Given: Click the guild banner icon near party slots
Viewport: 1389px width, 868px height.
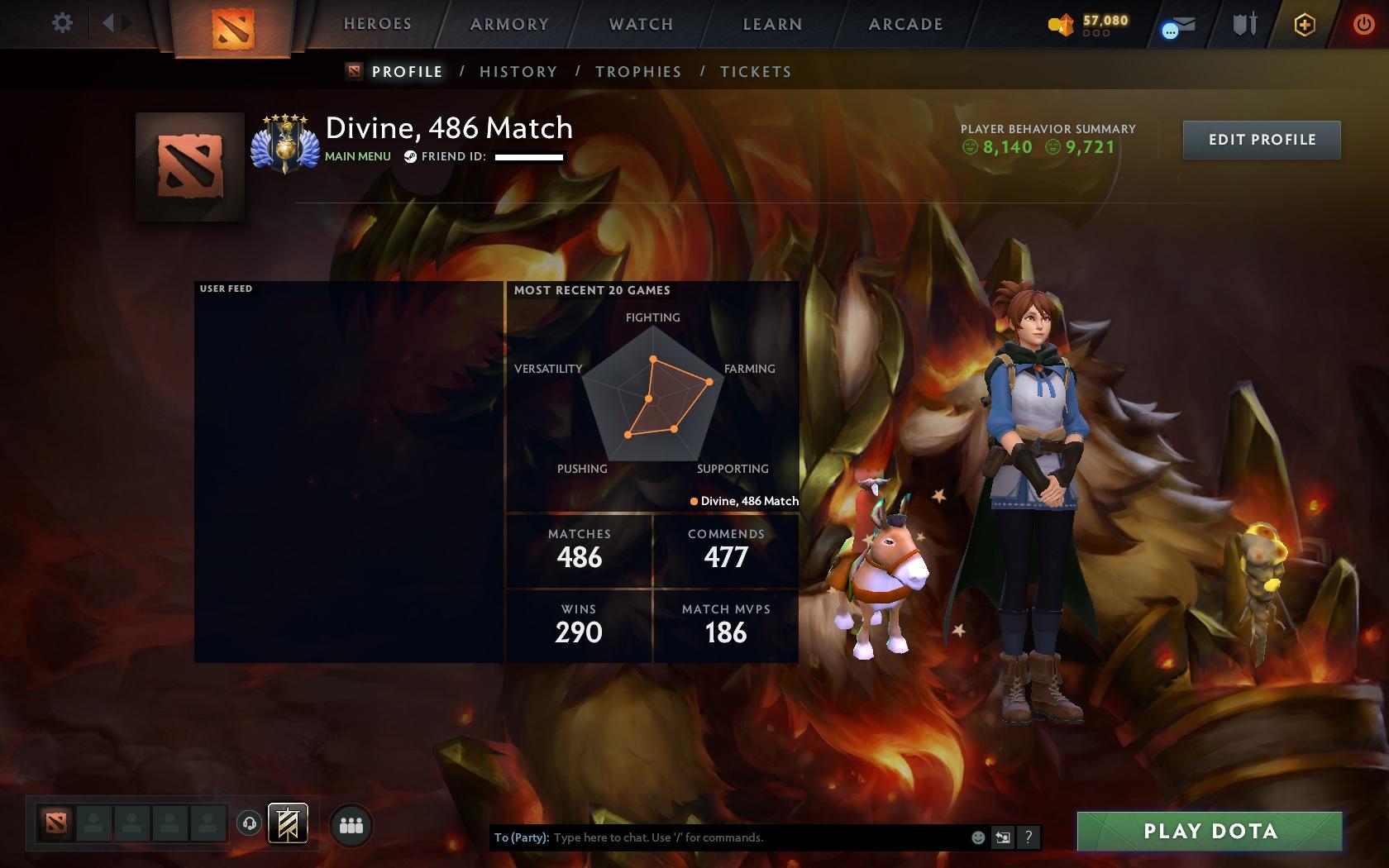Looking at the screenshot, I should 288,824.
